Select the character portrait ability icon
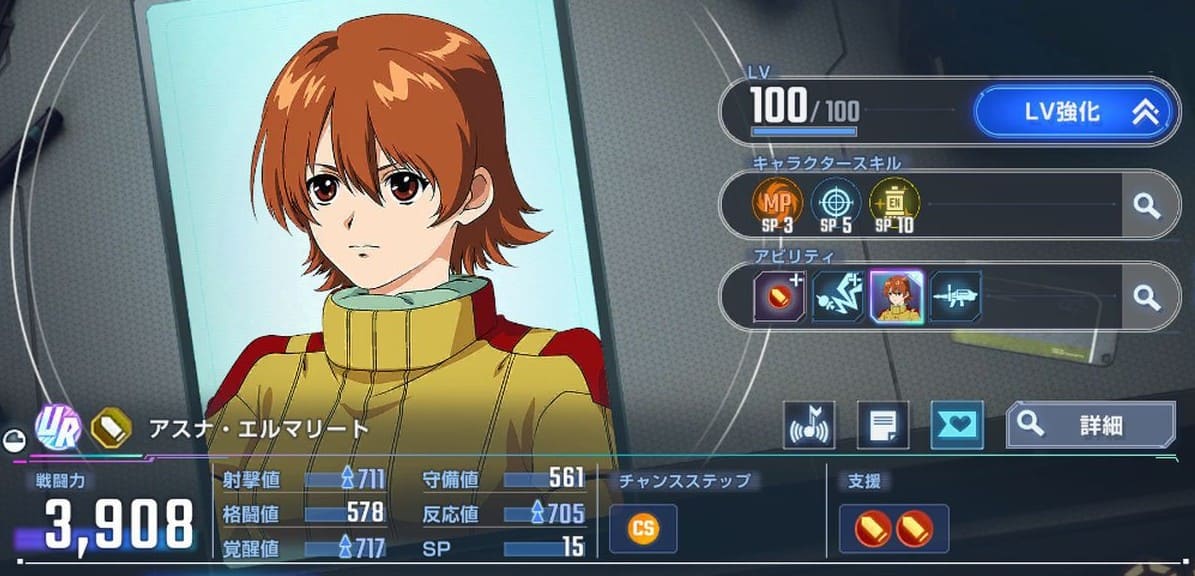Image resolution: width=1195 pixels, height=576 pixels. [x=895, y=296]
